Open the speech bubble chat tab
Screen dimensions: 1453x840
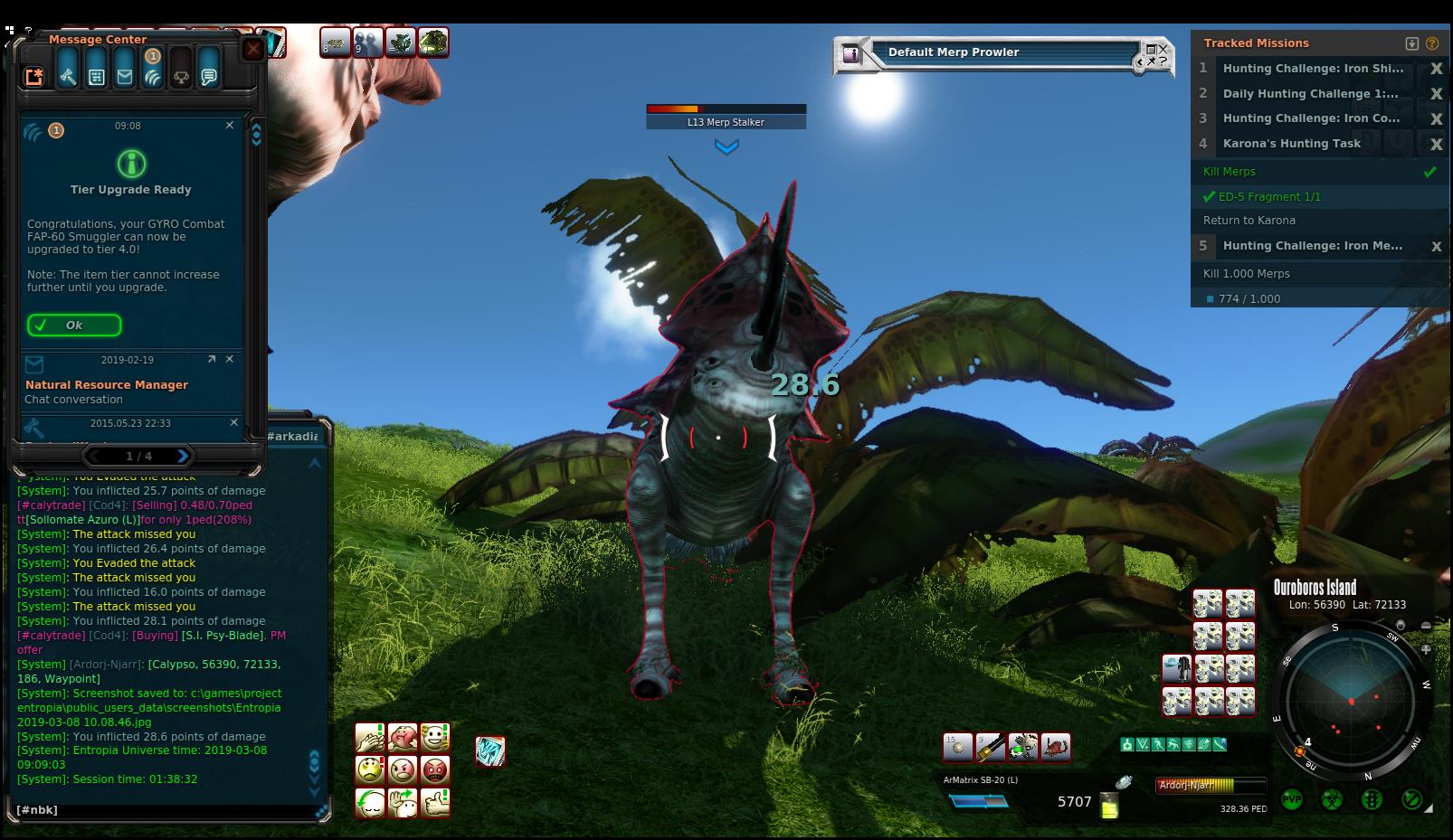[209, 77]
